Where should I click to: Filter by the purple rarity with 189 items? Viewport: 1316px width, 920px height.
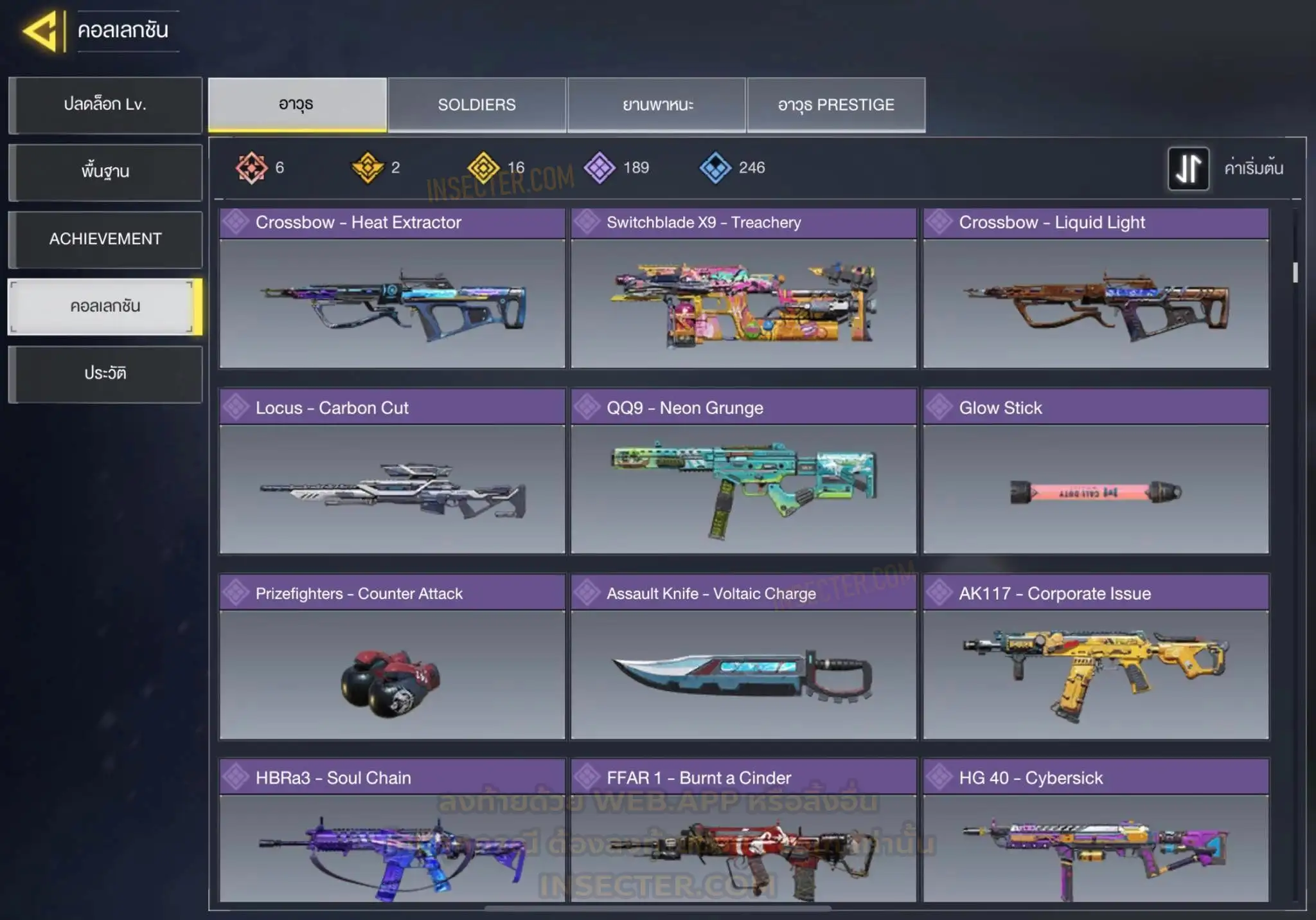pos(600,168)
